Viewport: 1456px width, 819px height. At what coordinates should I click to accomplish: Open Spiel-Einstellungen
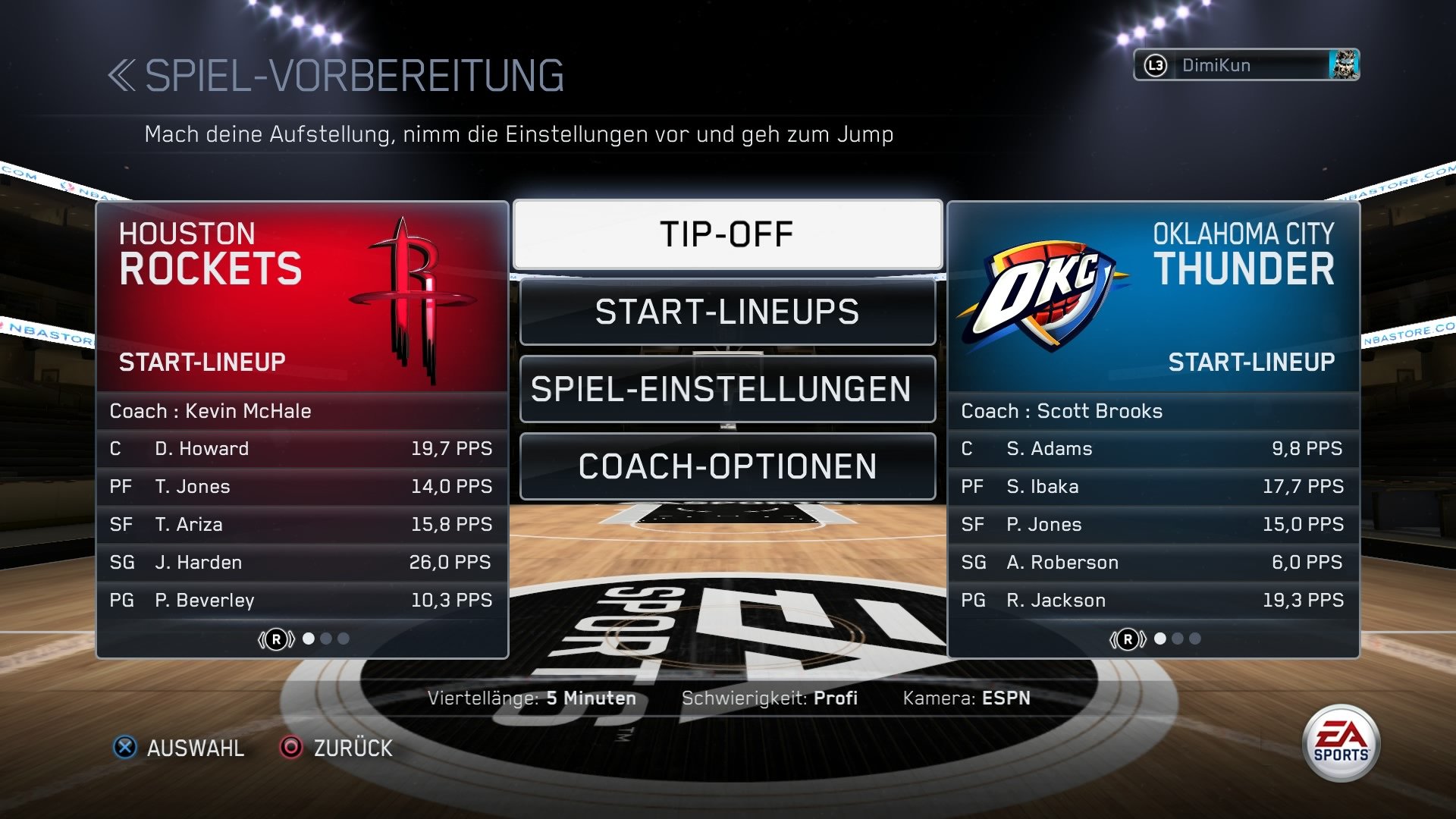click(726, 389)
